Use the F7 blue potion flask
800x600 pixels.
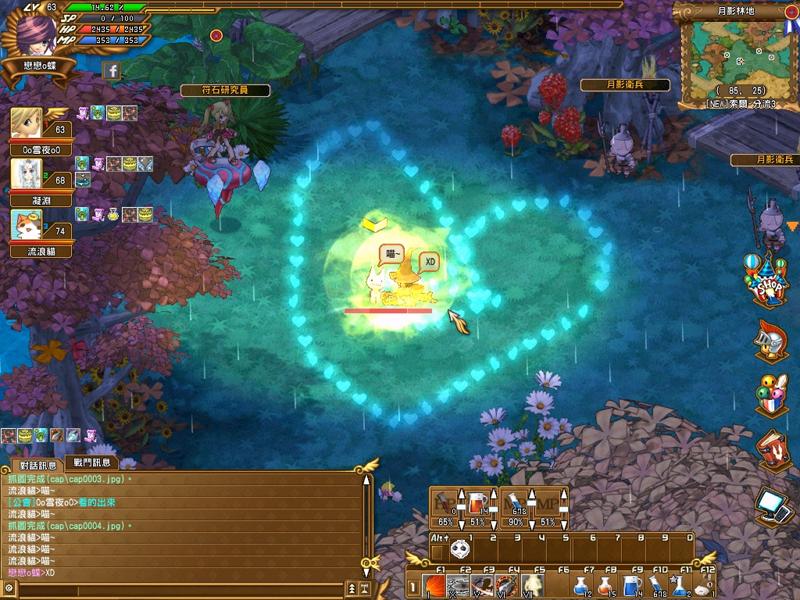[x=582, y=586]
